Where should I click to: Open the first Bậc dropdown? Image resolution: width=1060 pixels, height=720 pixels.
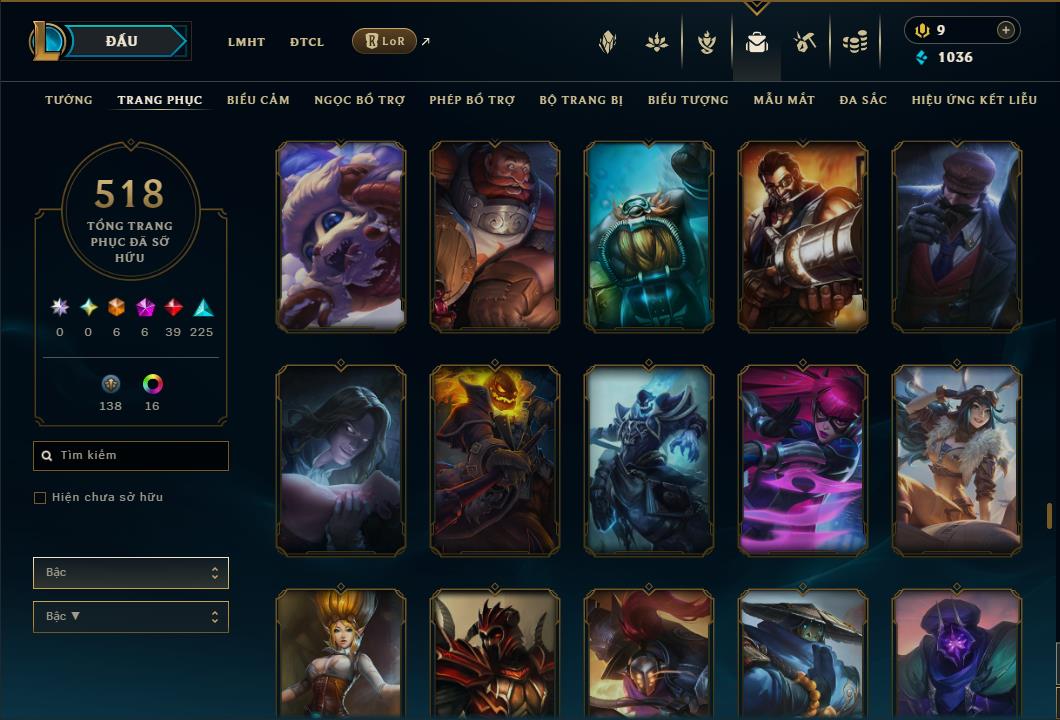tap(131, 573)
